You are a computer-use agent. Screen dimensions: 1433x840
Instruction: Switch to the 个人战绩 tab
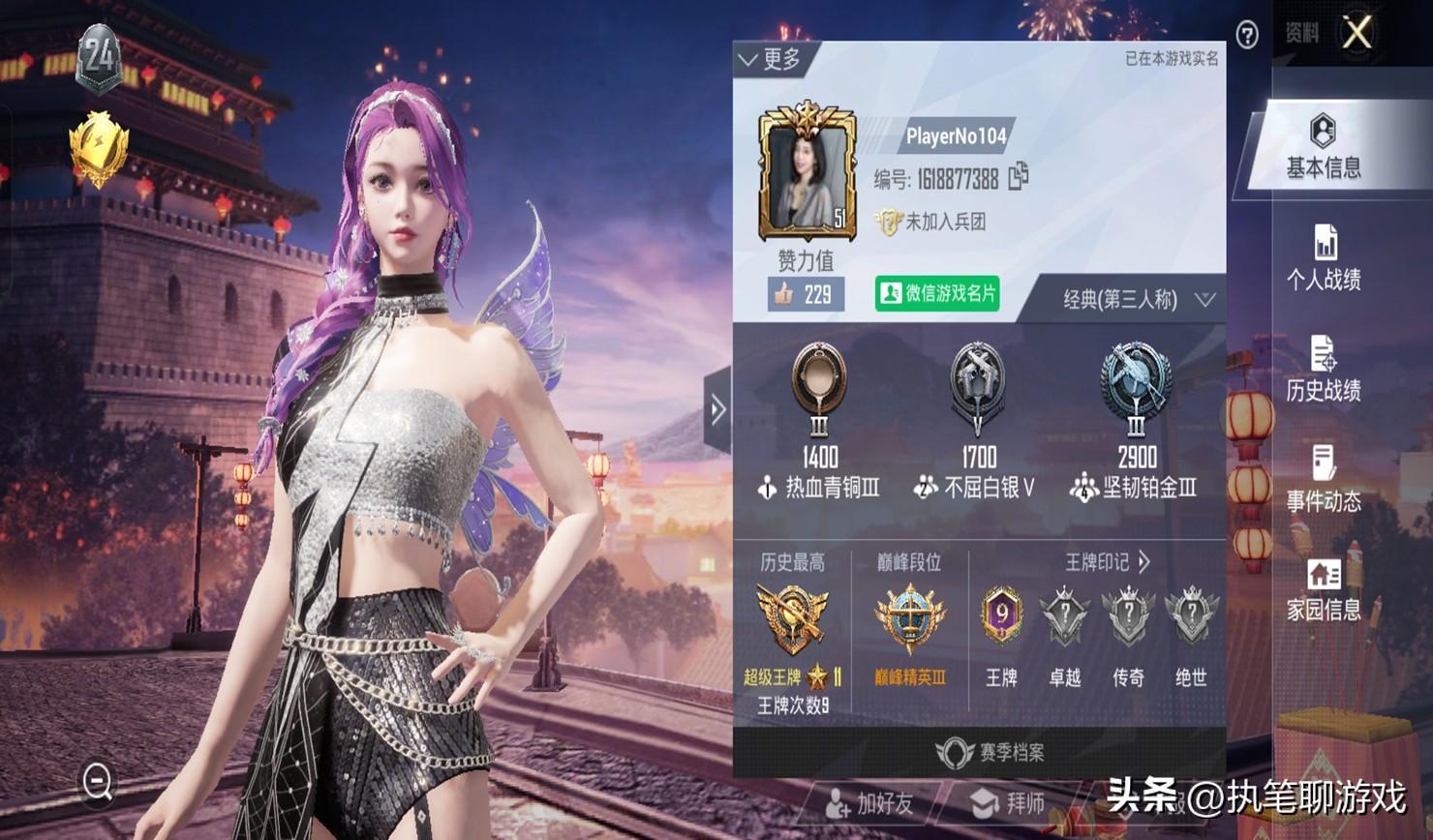coord(1323,258)
